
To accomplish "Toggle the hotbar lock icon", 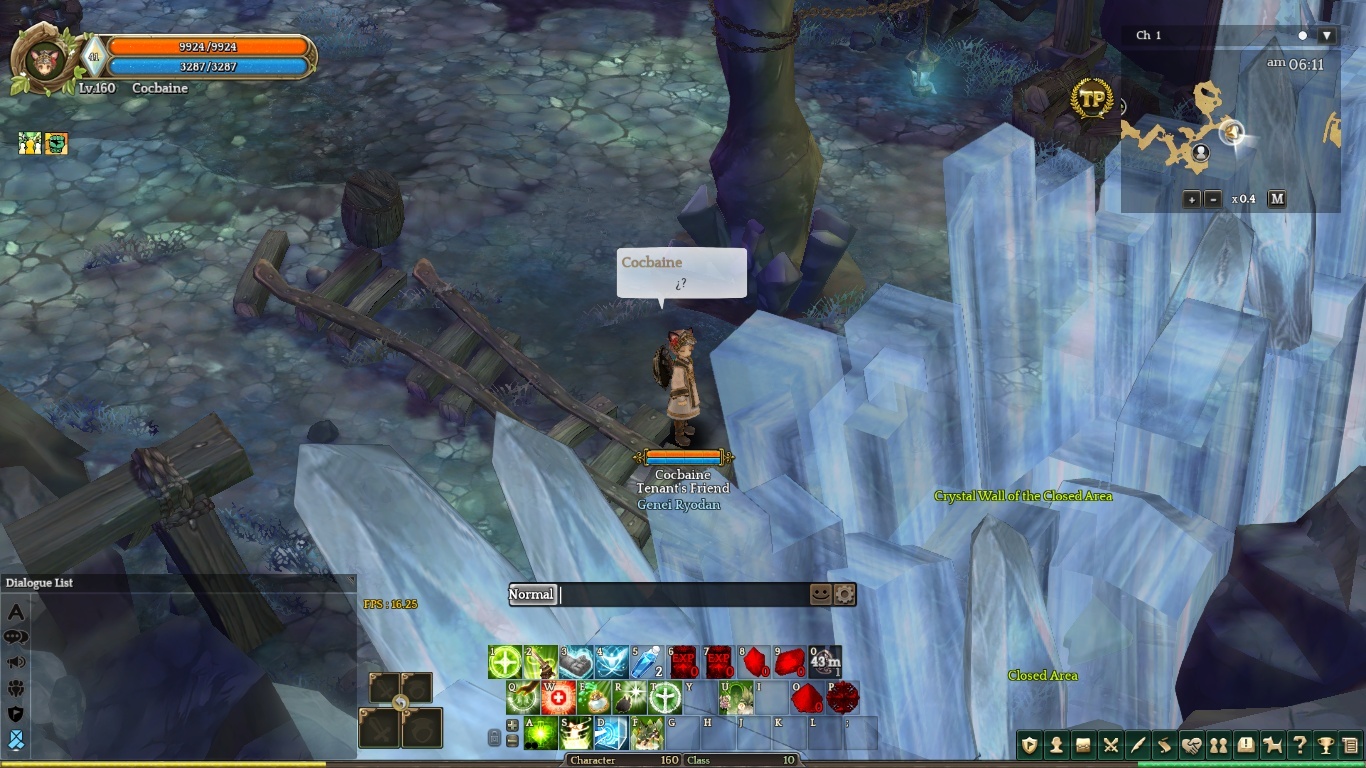I will (x=494, y=738).
